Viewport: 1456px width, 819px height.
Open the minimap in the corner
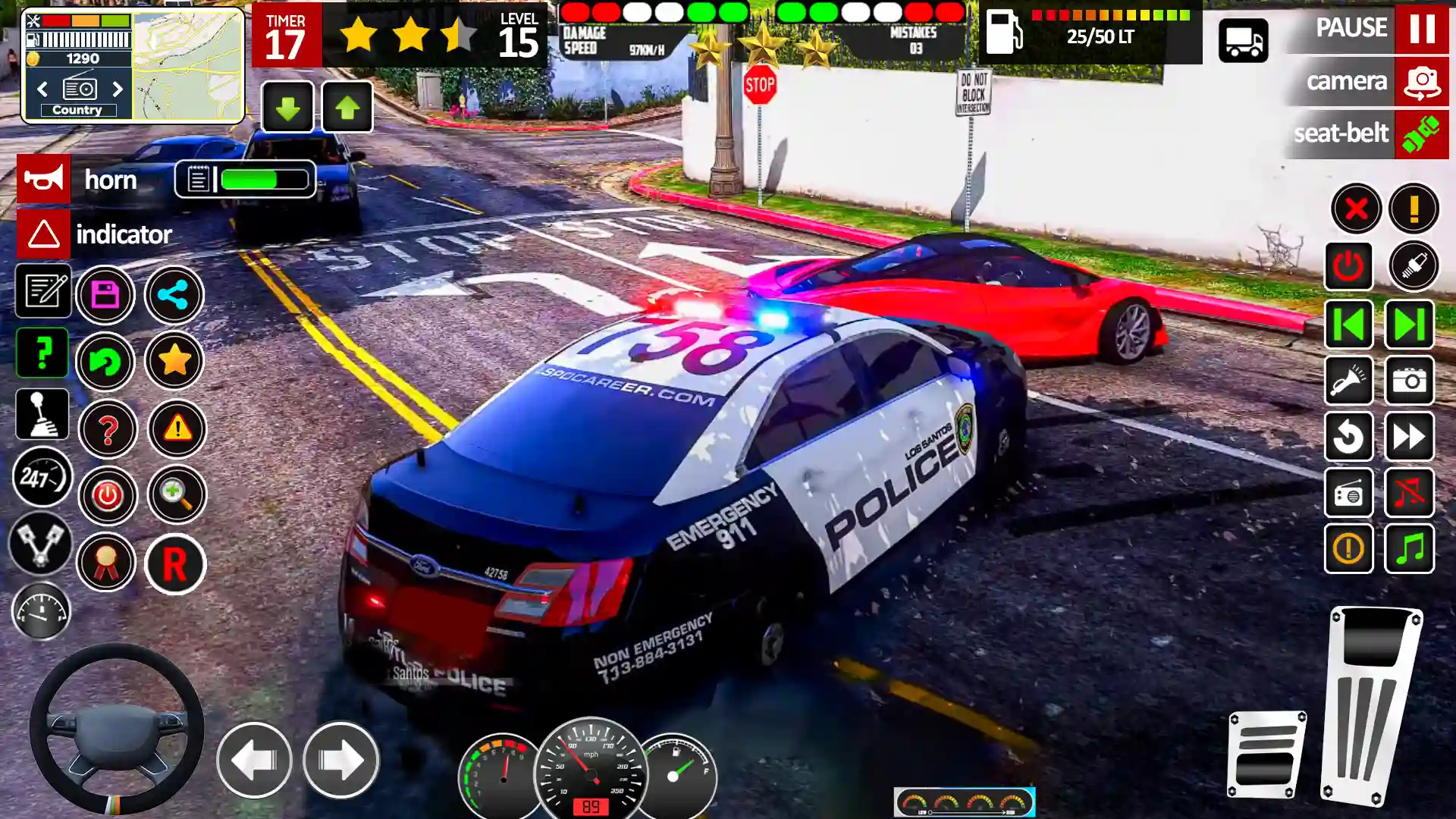coord(188,65)
